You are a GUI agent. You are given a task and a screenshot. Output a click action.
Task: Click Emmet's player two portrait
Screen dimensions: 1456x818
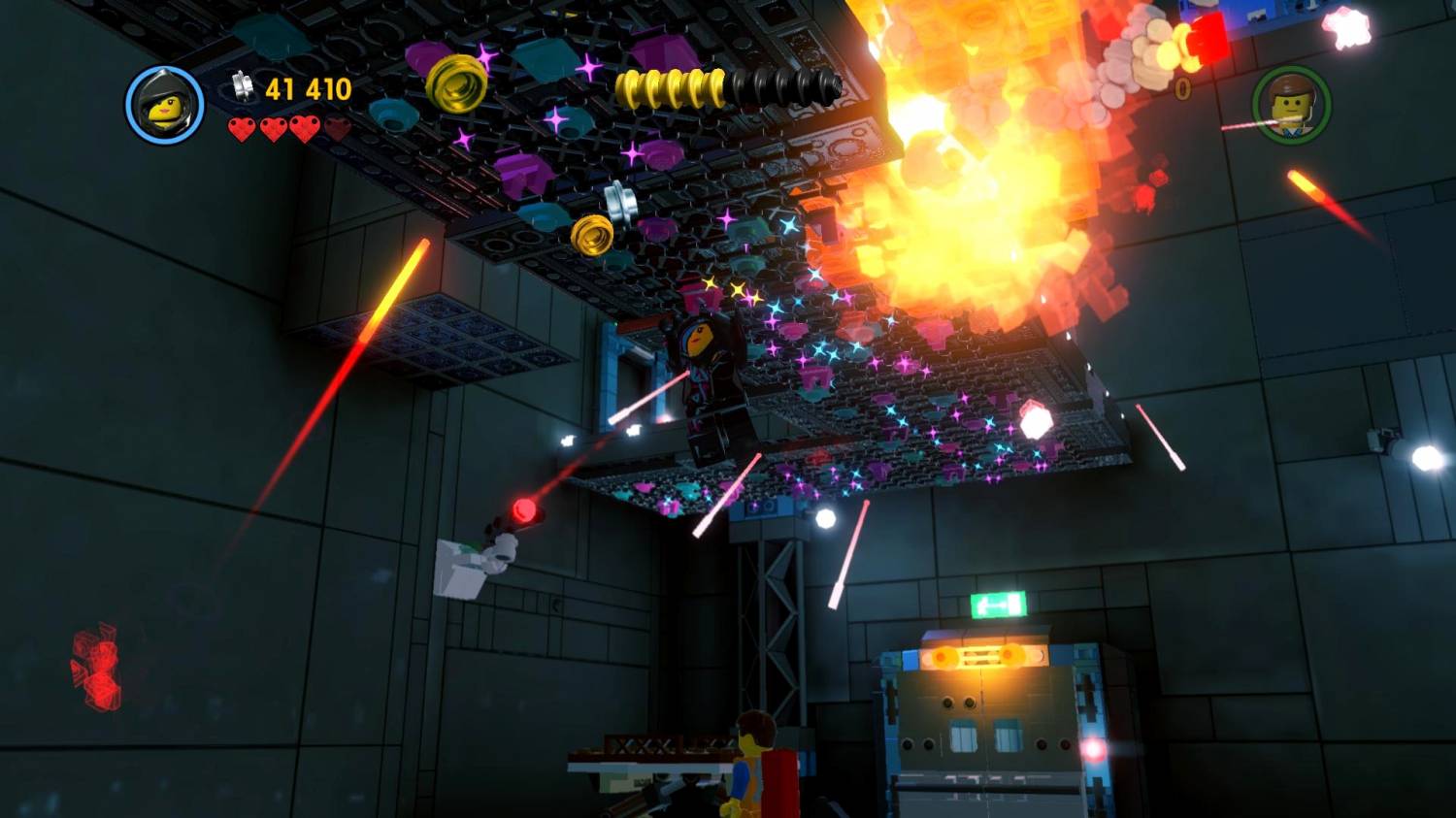click(1290, 105)
